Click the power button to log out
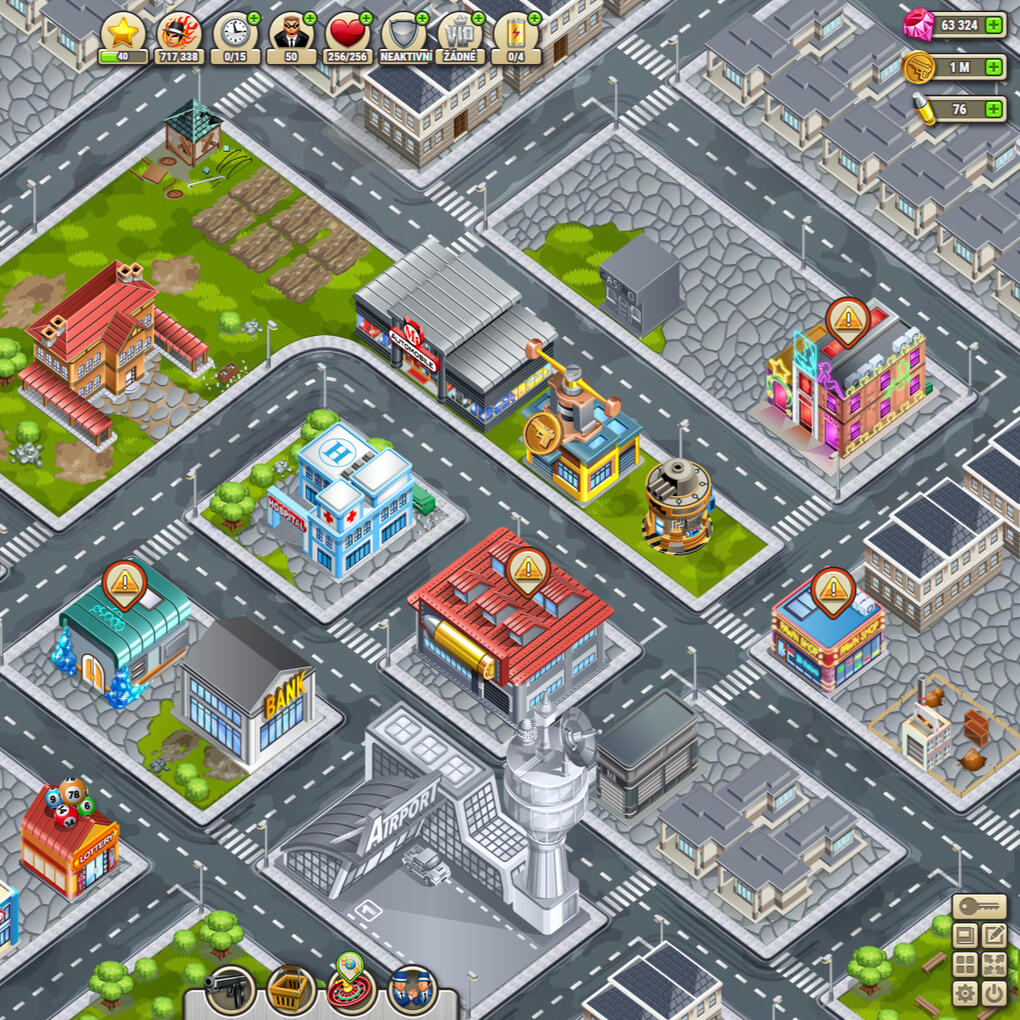The height and width of the screenshot is (1020, 1020). point(993,993)
